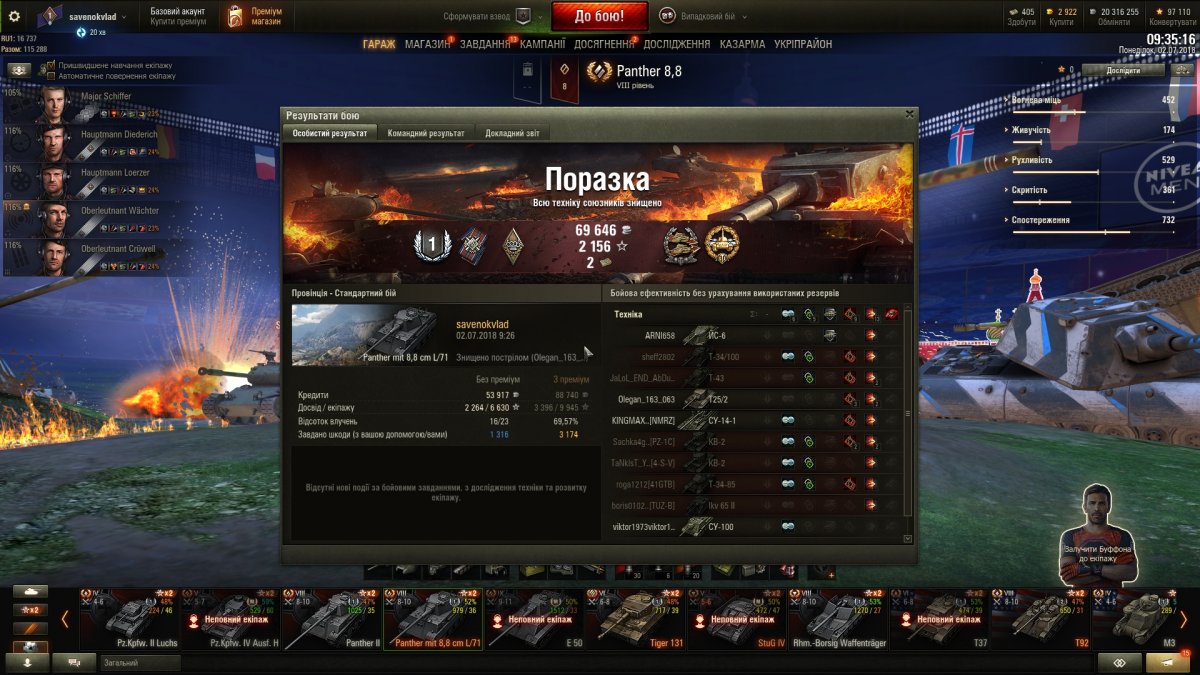Go to the ЗАВДАННЯ section
Image resolution: width=1200 pixels, height=675 pixels.
[485, 44]
